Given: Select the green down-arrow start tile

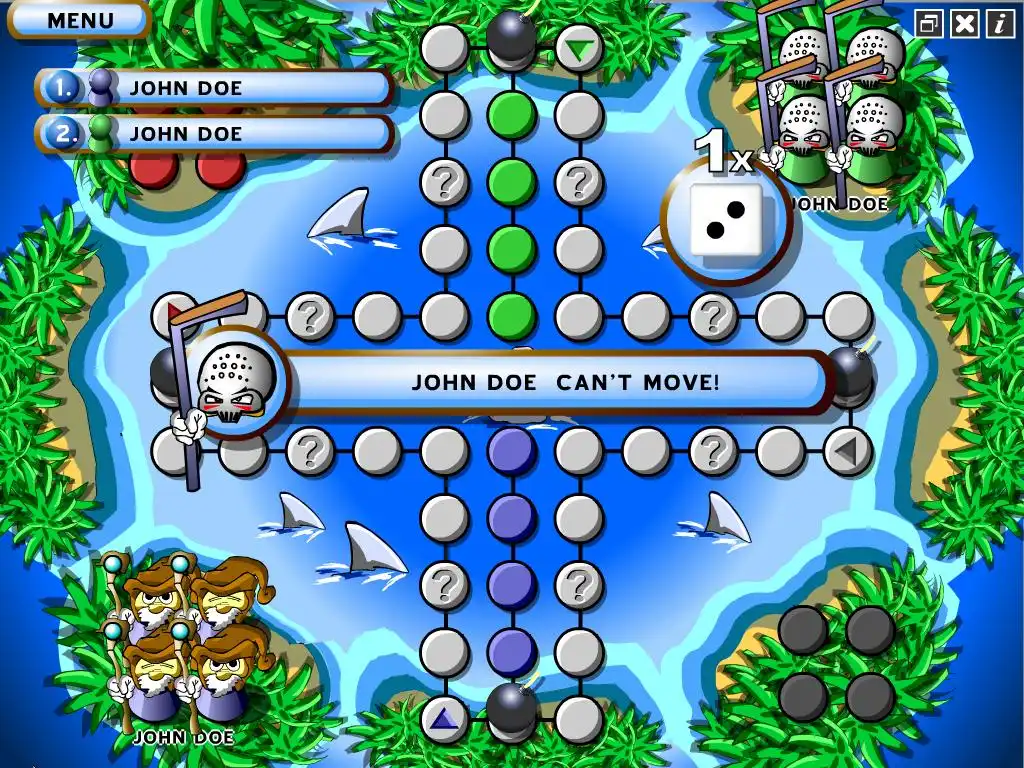Looking at the screenshot, I should click(577, 46).
